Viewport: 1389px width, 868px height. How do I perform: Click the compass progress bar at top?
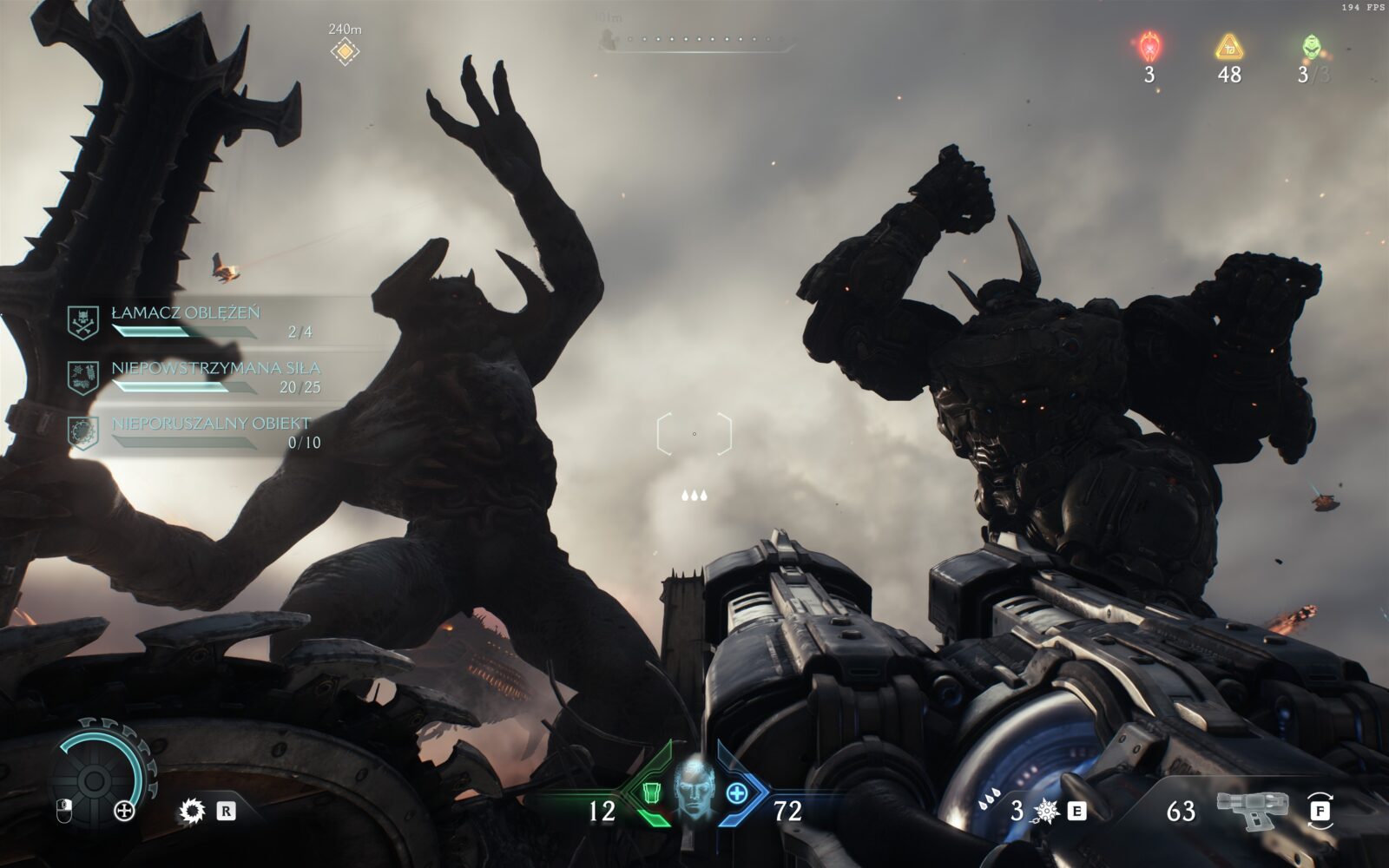click(694, 39)
